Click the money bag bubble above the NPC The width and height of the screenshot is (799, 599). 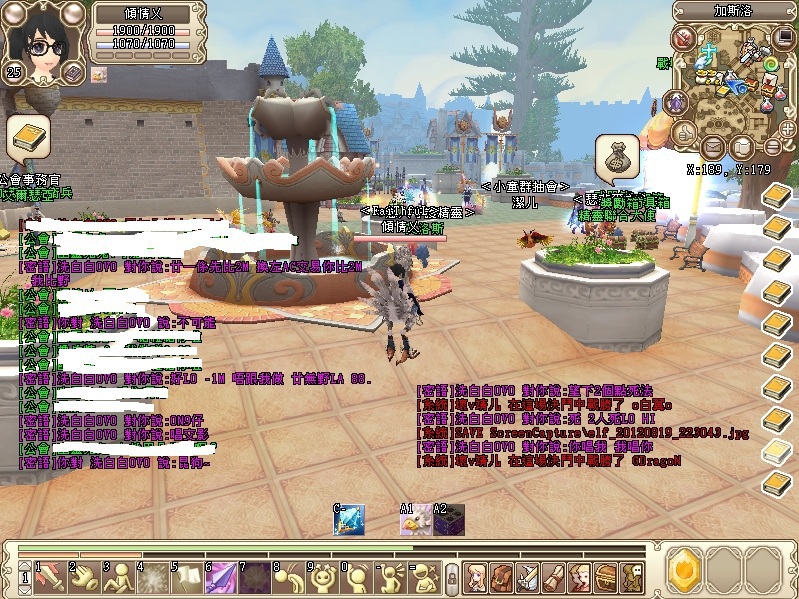click(x=617, y=157)
